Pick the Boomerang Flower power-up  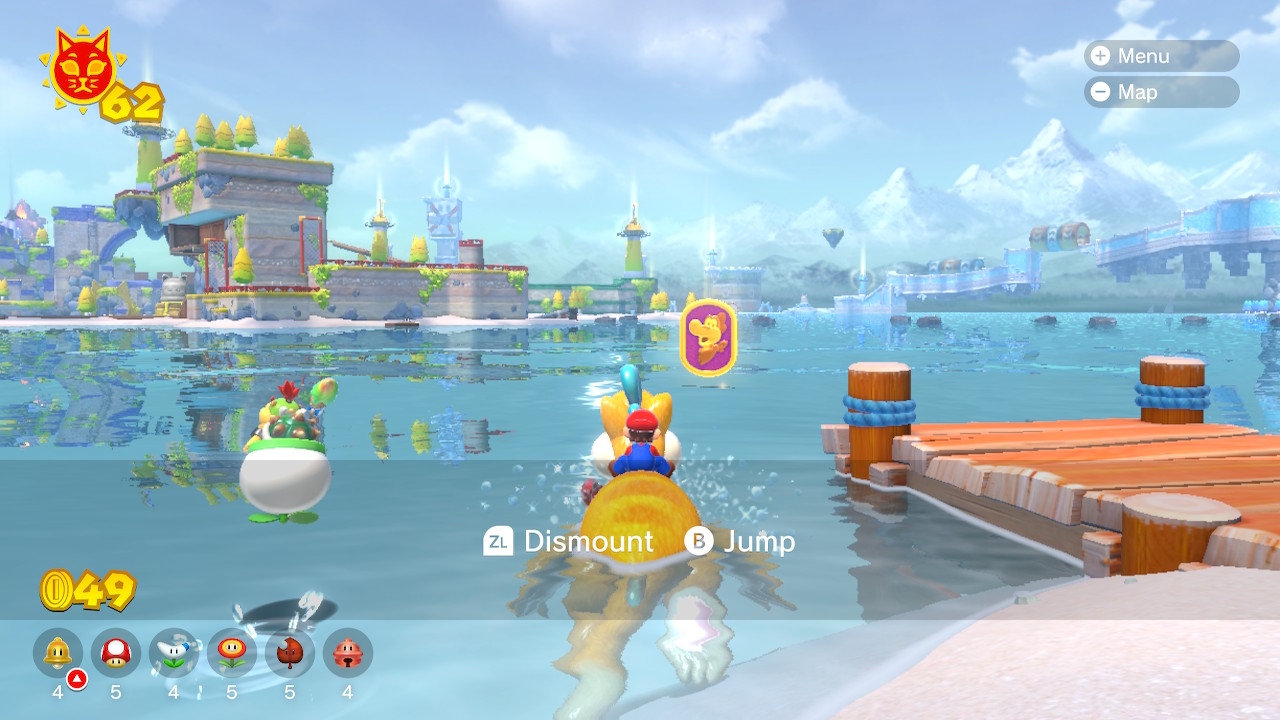pos(174,653)
